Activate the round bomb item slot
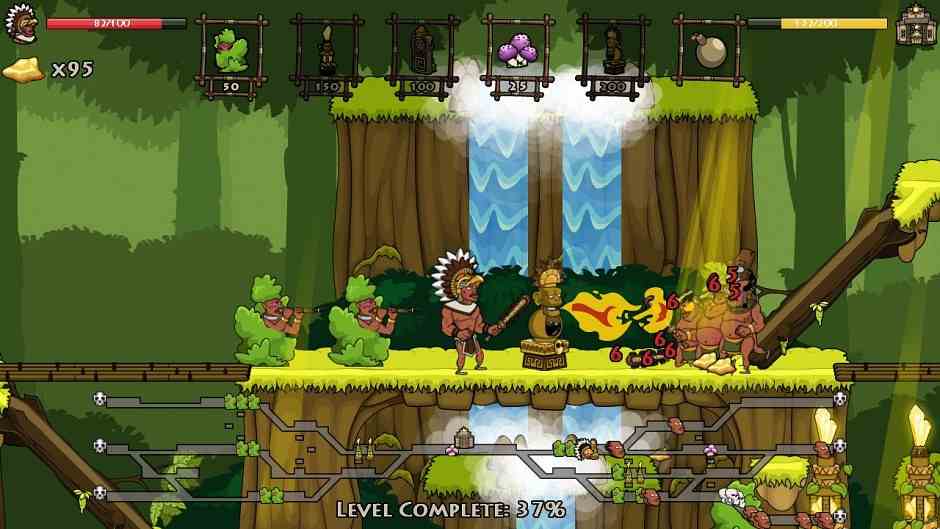This screenshot has width=940, height=529. (x=709, y=50)
